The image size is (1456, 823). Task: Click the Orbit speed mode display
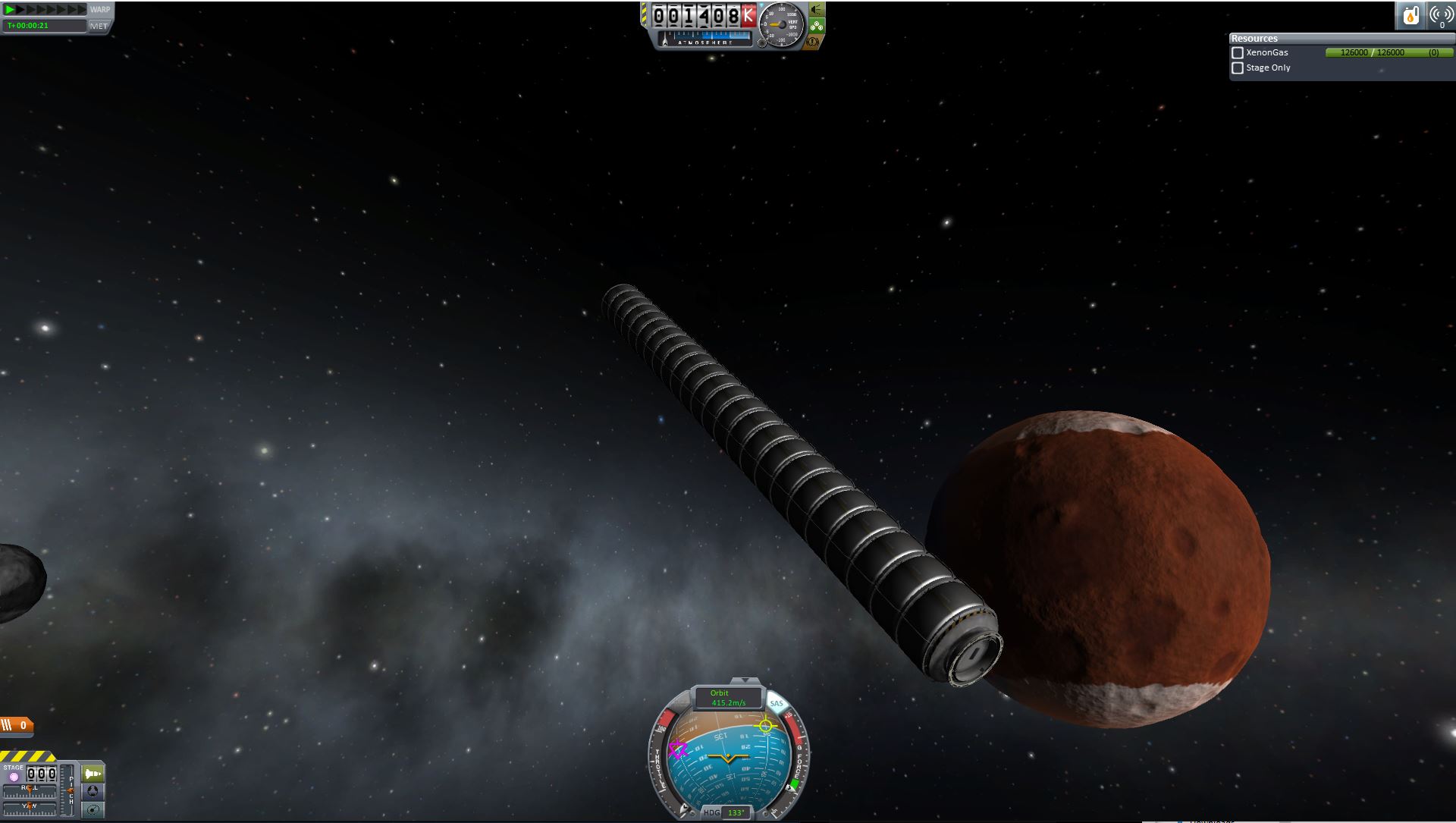[728, 698]
